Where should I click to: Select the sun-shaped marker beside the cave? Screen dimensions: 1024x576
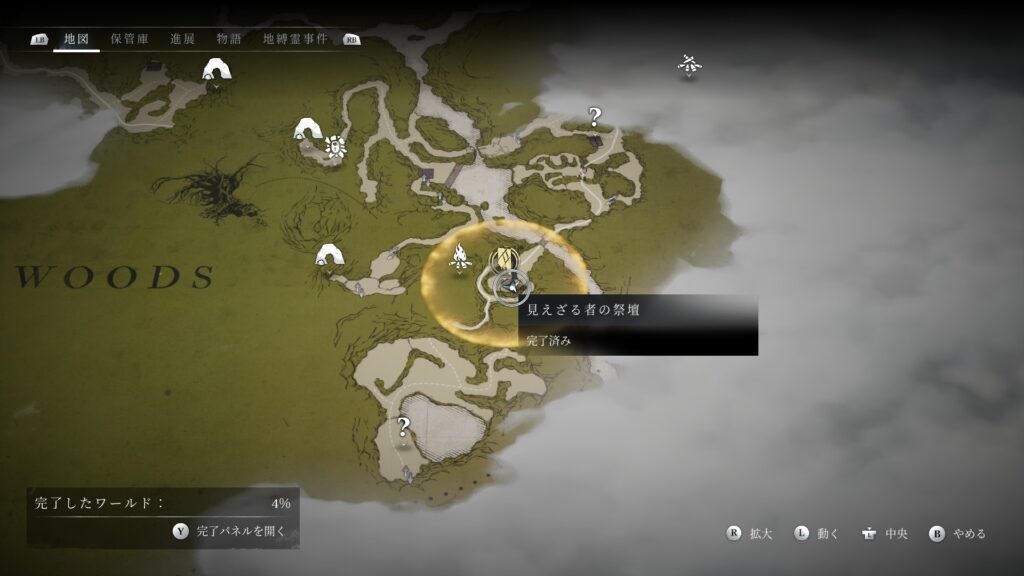click(334, 147)
